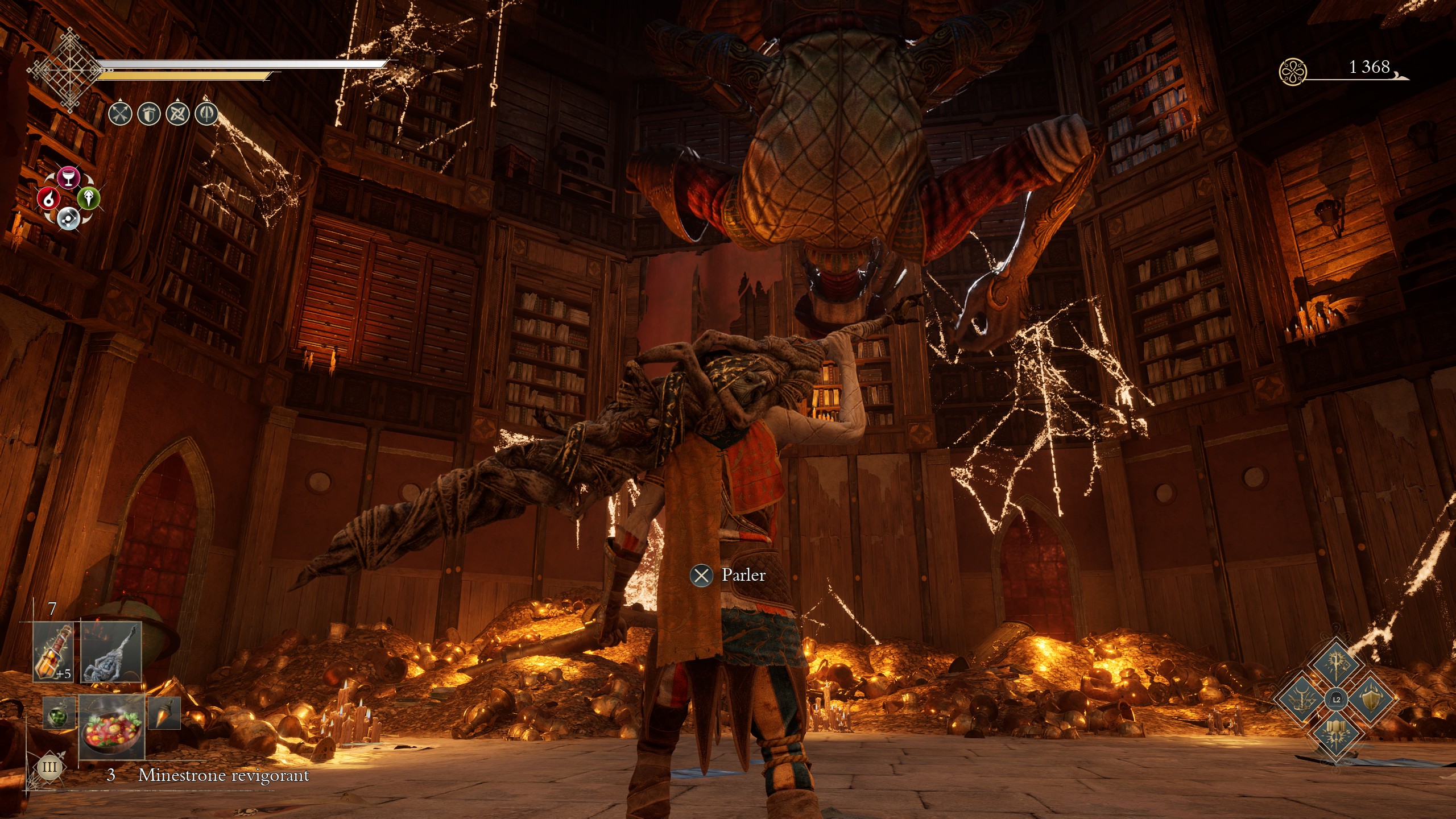Use the Minestrone revigorant bowl slot
Screen dimensions: 1456x819
point(111,726)
